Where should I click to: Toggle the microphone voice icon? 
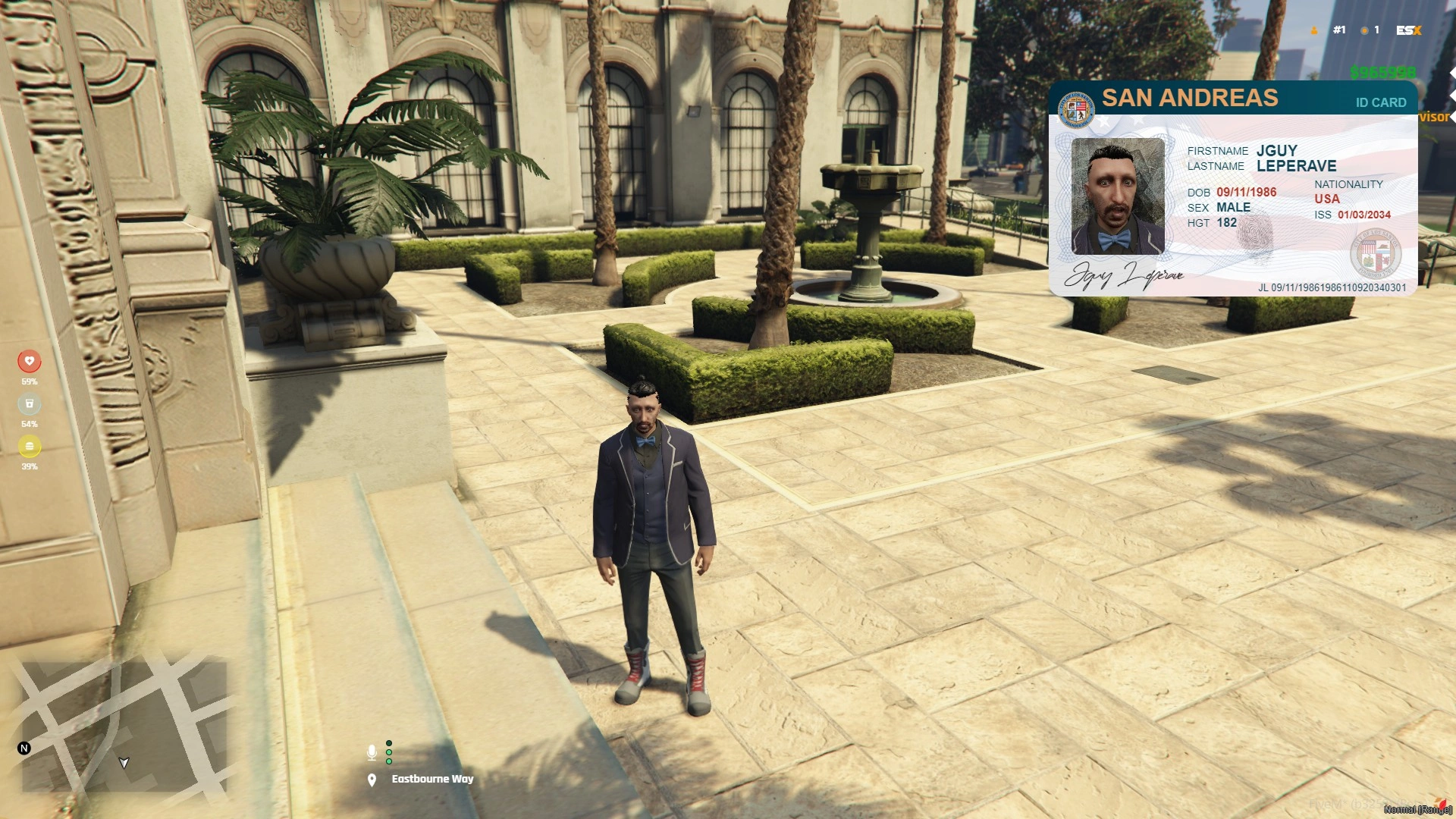[x=372, y=752]
